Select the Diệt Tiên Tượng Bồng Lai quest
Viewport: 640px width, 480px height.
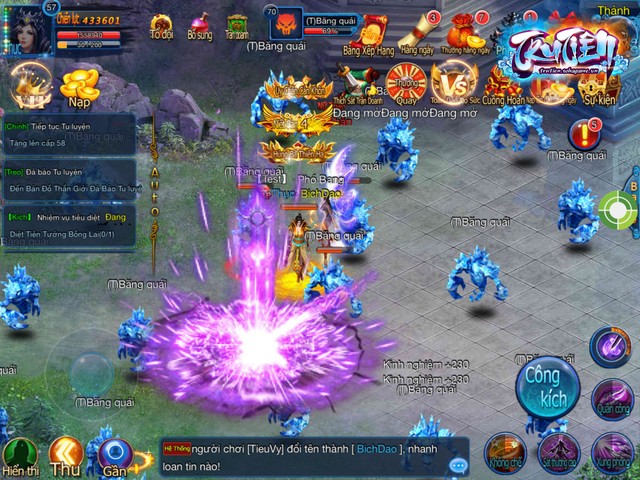coord(70,225)
